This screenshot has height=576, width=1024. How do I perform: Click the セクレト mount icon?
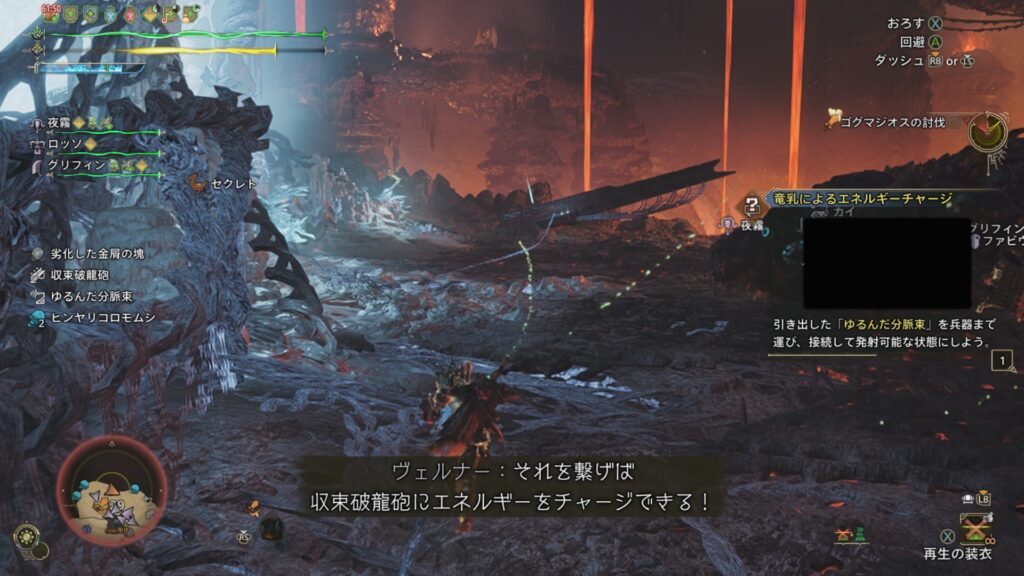(x=197, y=183)
